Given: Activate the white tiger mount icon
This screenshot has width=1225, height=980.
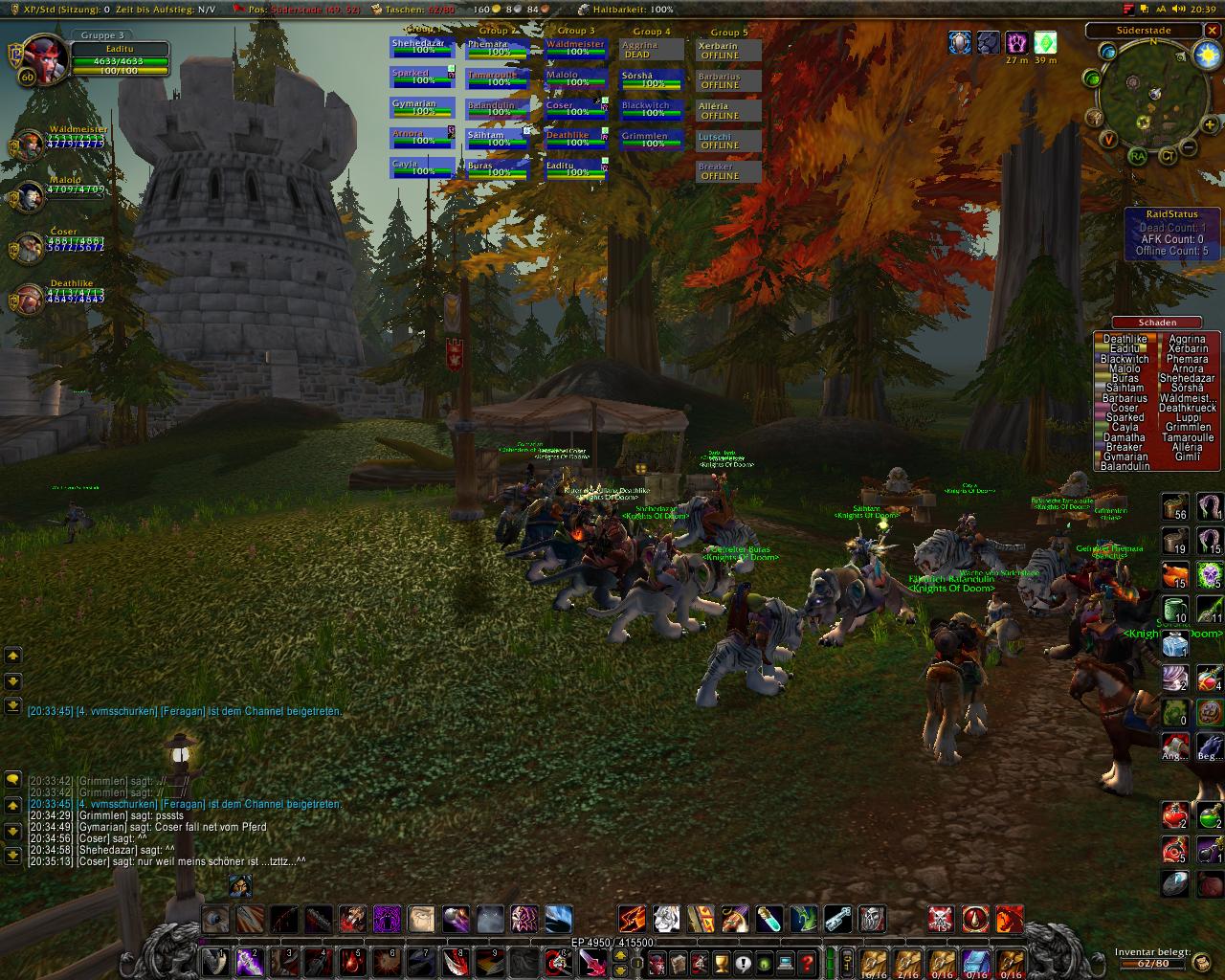Looking at the screenshot, I should (667, 920).
